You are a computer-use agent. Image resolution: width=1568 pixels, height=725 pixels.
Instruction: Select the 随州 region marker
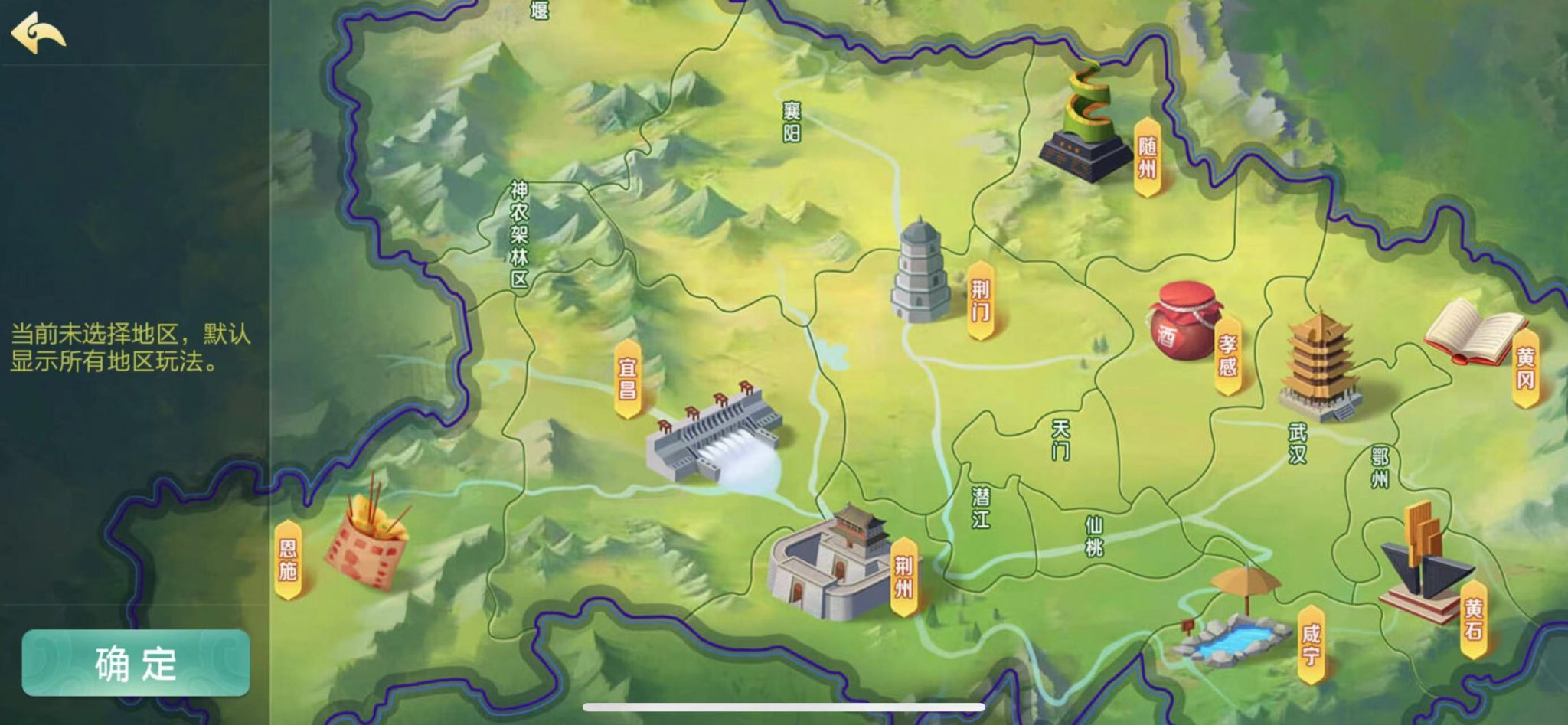[x=1146, y=157]
